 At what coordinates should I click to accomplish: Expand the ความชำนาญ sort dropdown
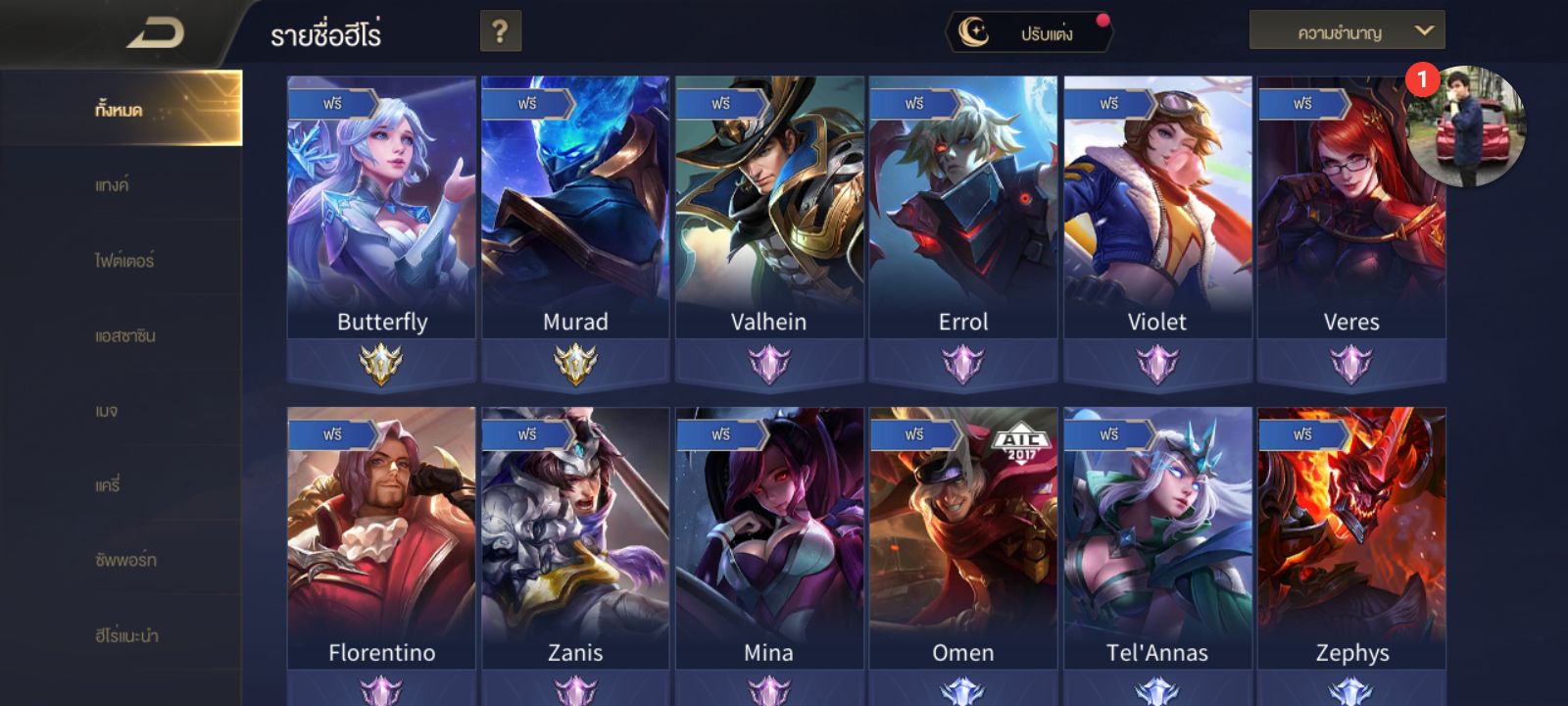(1347, 31)
